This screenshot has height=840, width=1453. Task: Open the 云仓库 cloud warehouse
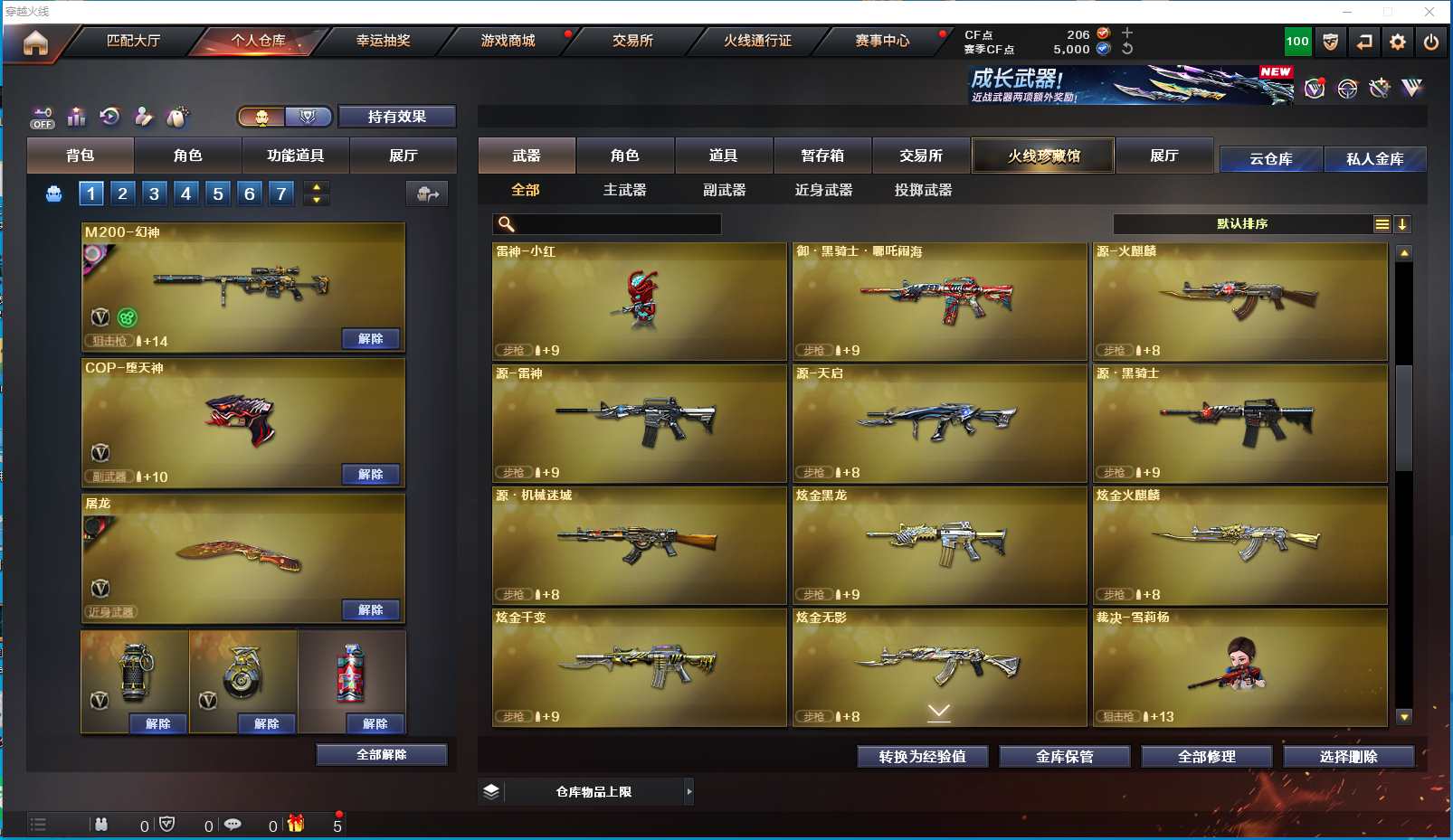click(x=1270, y=159)
